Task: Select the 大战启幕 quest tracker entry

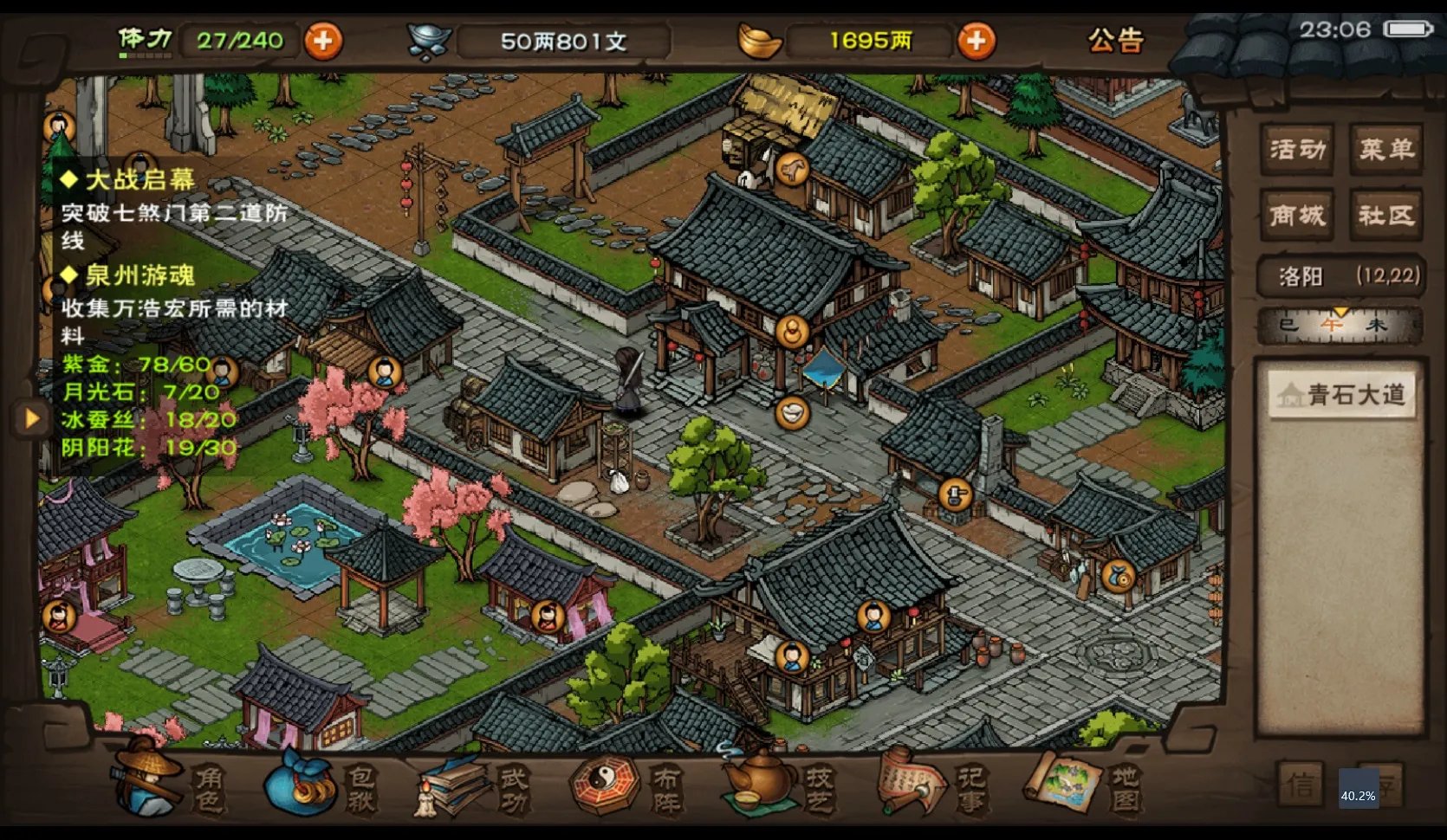Action: 140,180
